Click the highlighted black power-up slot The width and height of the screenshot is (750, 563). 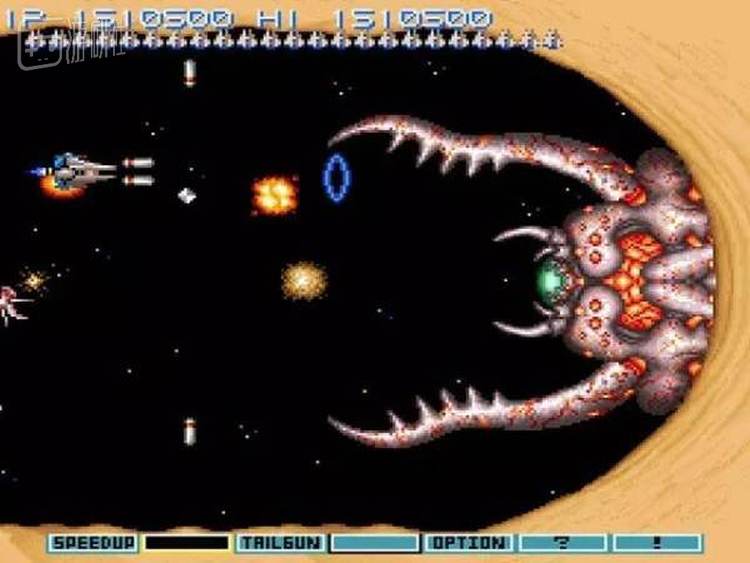187,543
